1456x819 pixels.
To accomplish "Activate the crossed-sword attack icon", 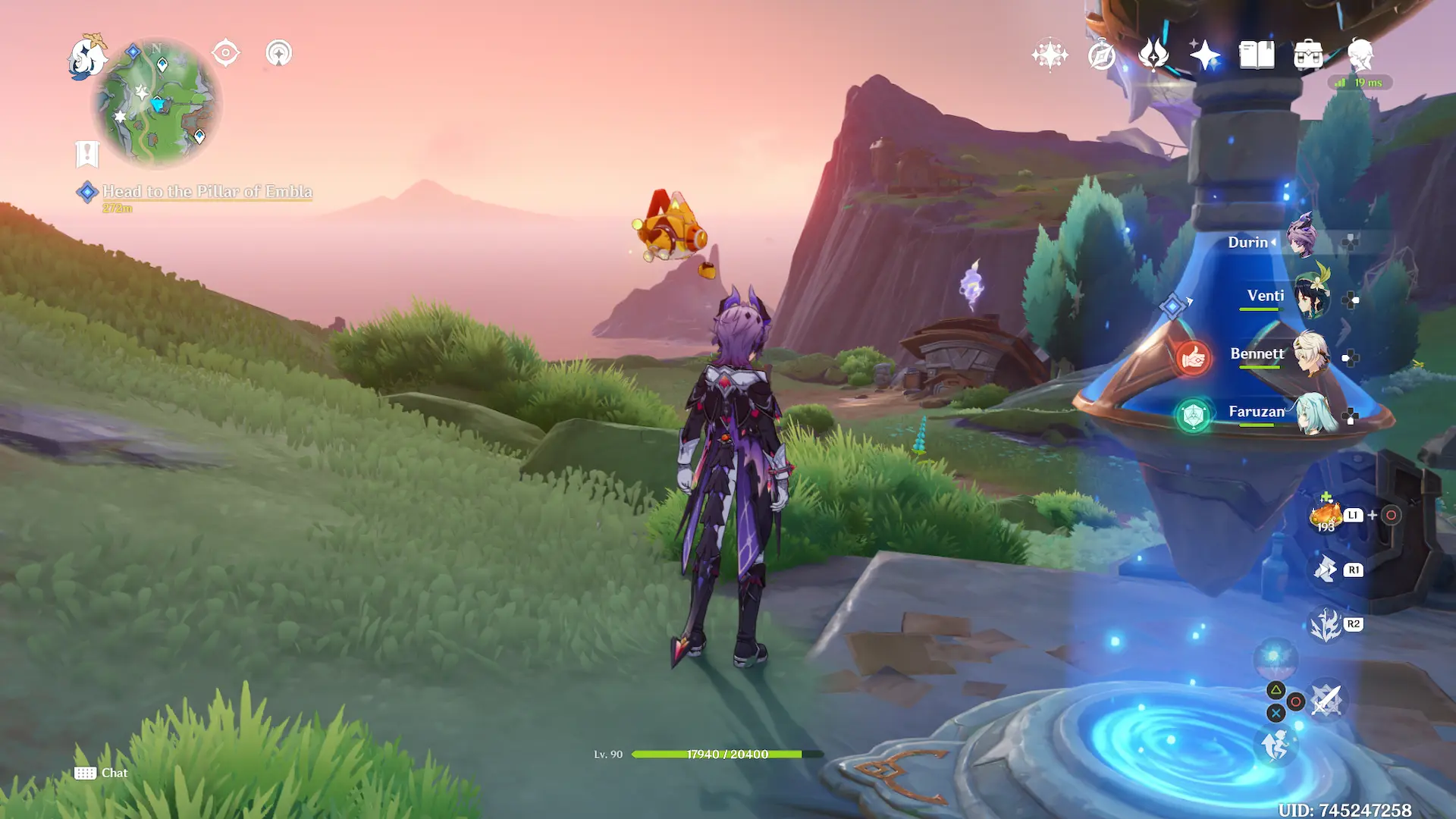I will point(1326,700).
